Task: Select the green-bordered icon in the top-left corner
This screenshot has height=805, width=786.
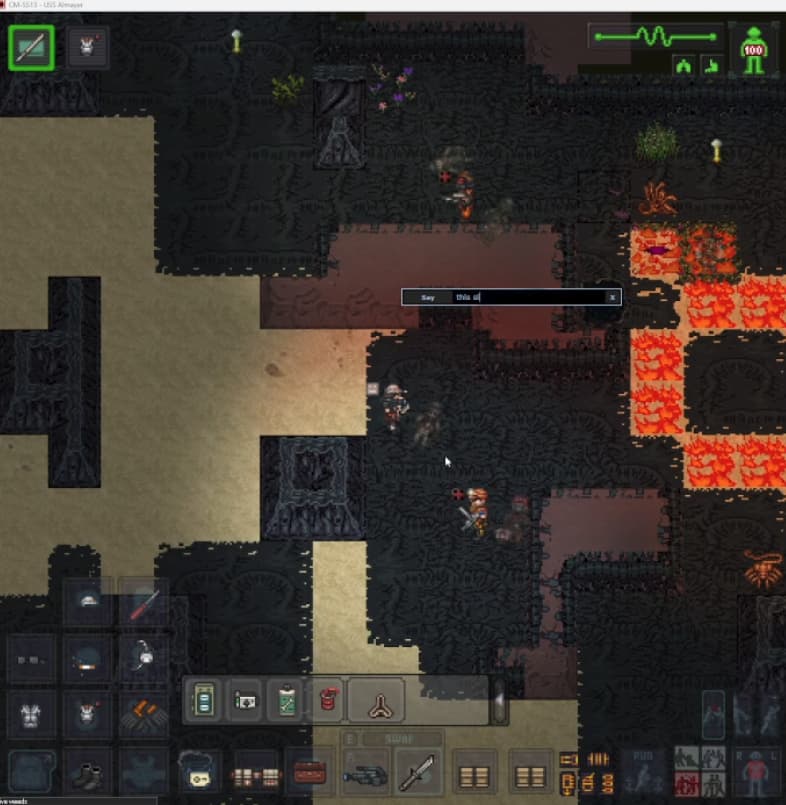Action: 32,47
